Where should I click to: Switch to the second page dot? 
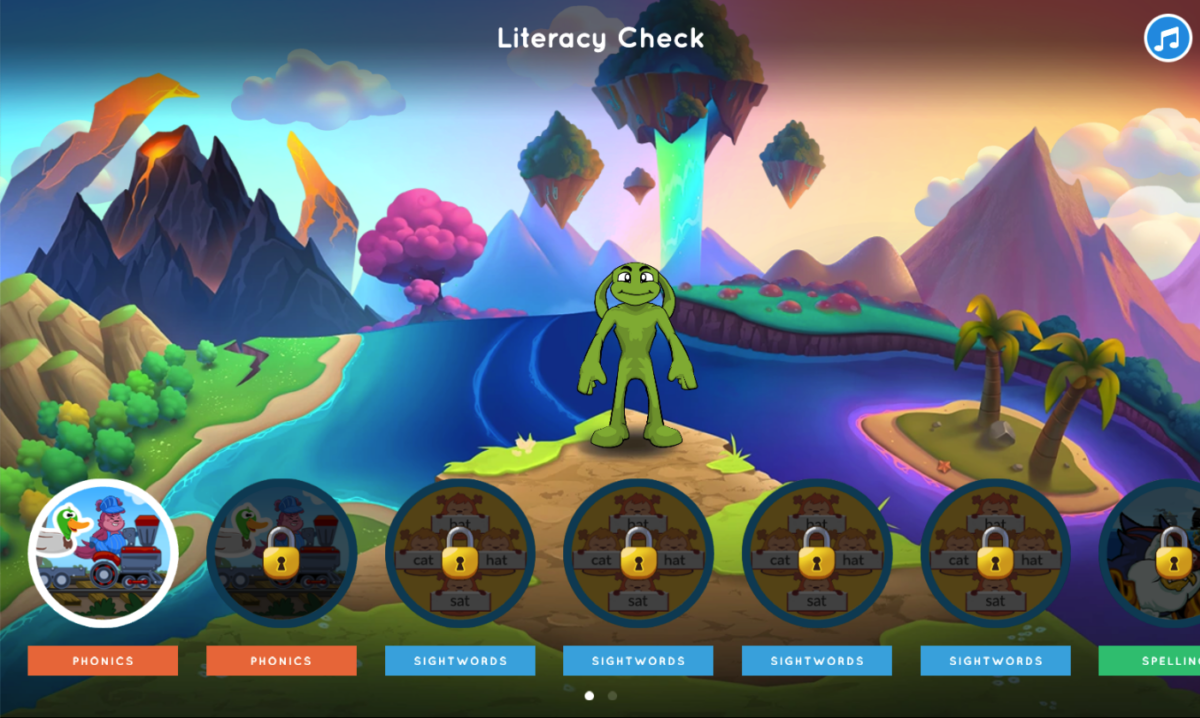612,695
